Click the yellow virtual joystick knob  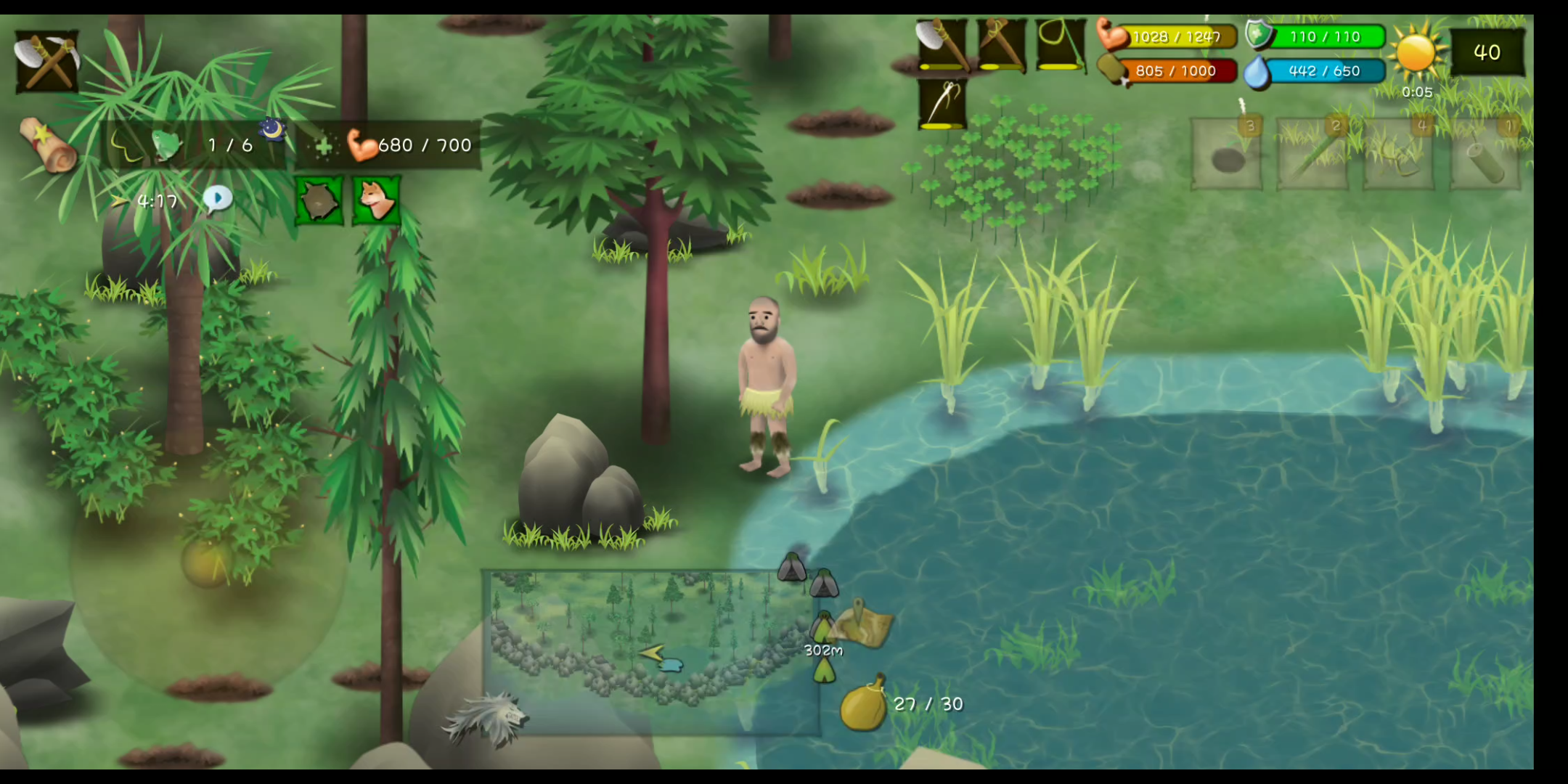coord(208,562)
